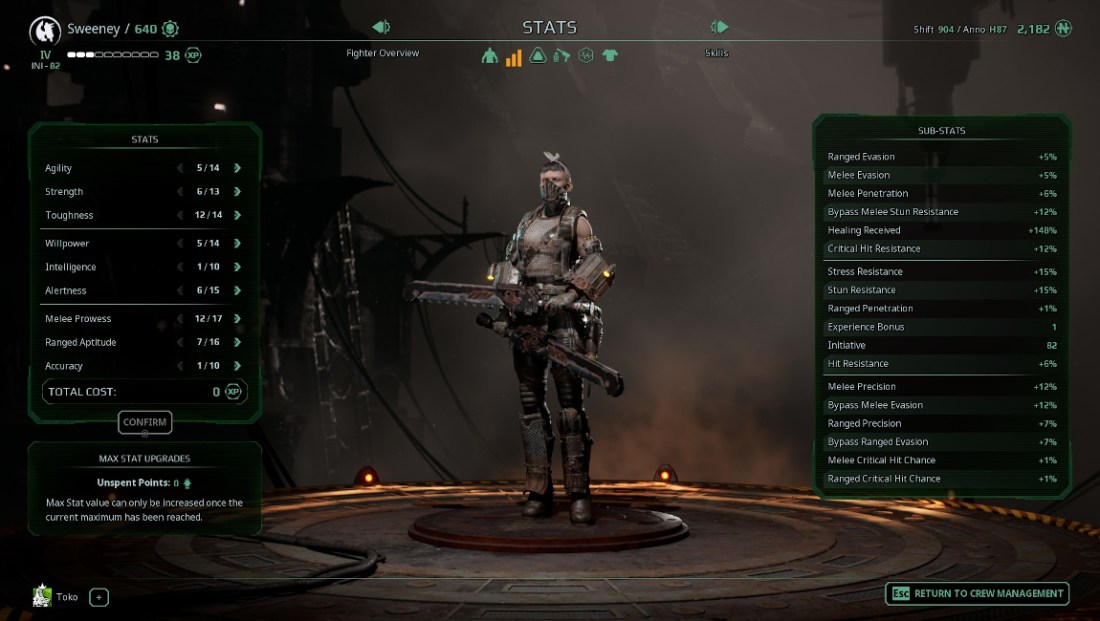Lower the Alertness stat
Image resolution: width=1100 pixels, height=621 pixels.
pos(180,291)
